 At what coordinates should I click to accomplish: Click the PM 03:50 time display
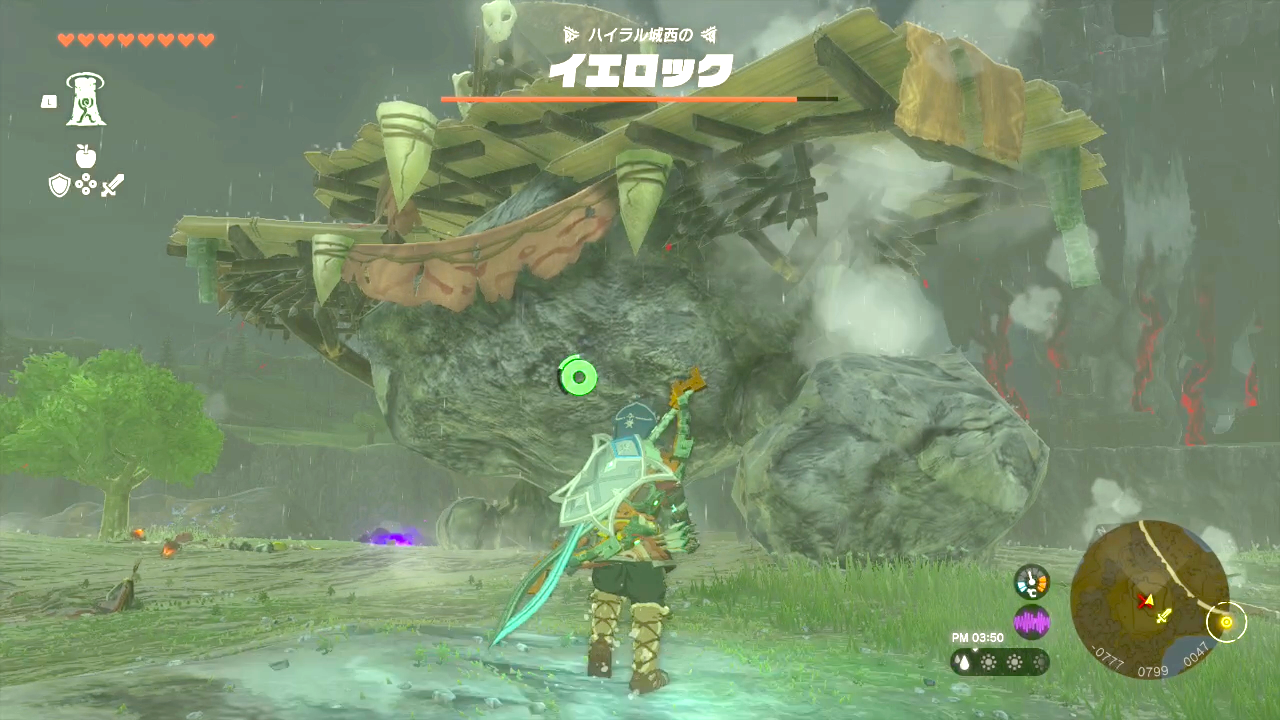(975, 636)
